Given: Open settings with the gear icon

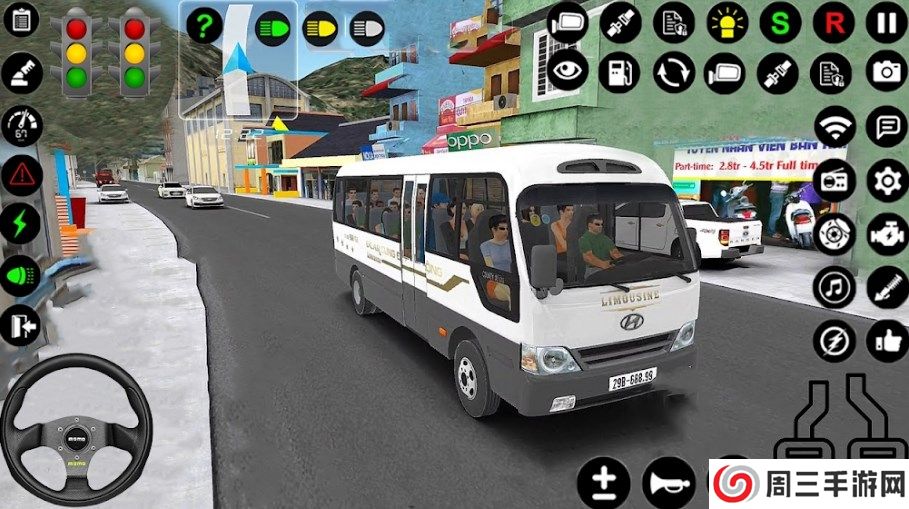Looking at the screenshot, I should (x=886, y=181).
